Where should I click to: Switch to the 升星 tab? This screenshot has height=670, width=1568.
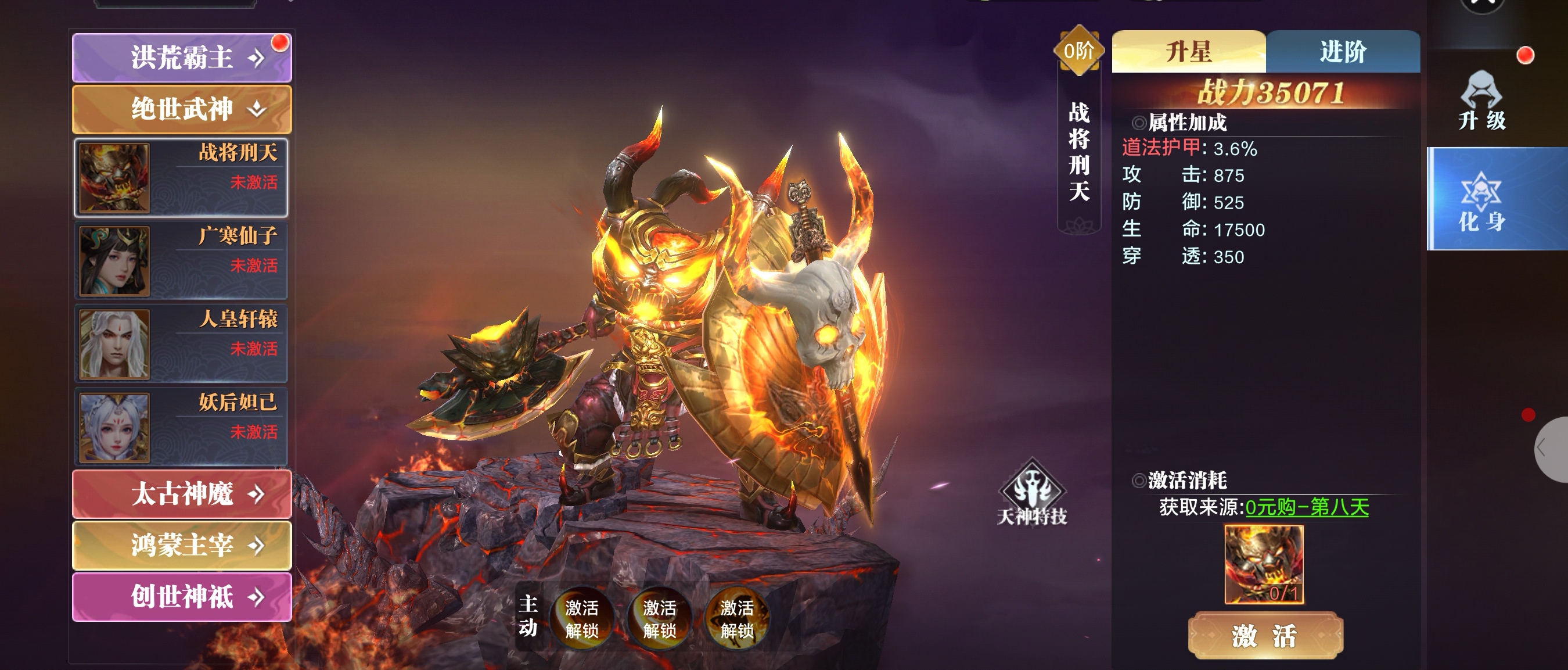(x=1188, y=52)
